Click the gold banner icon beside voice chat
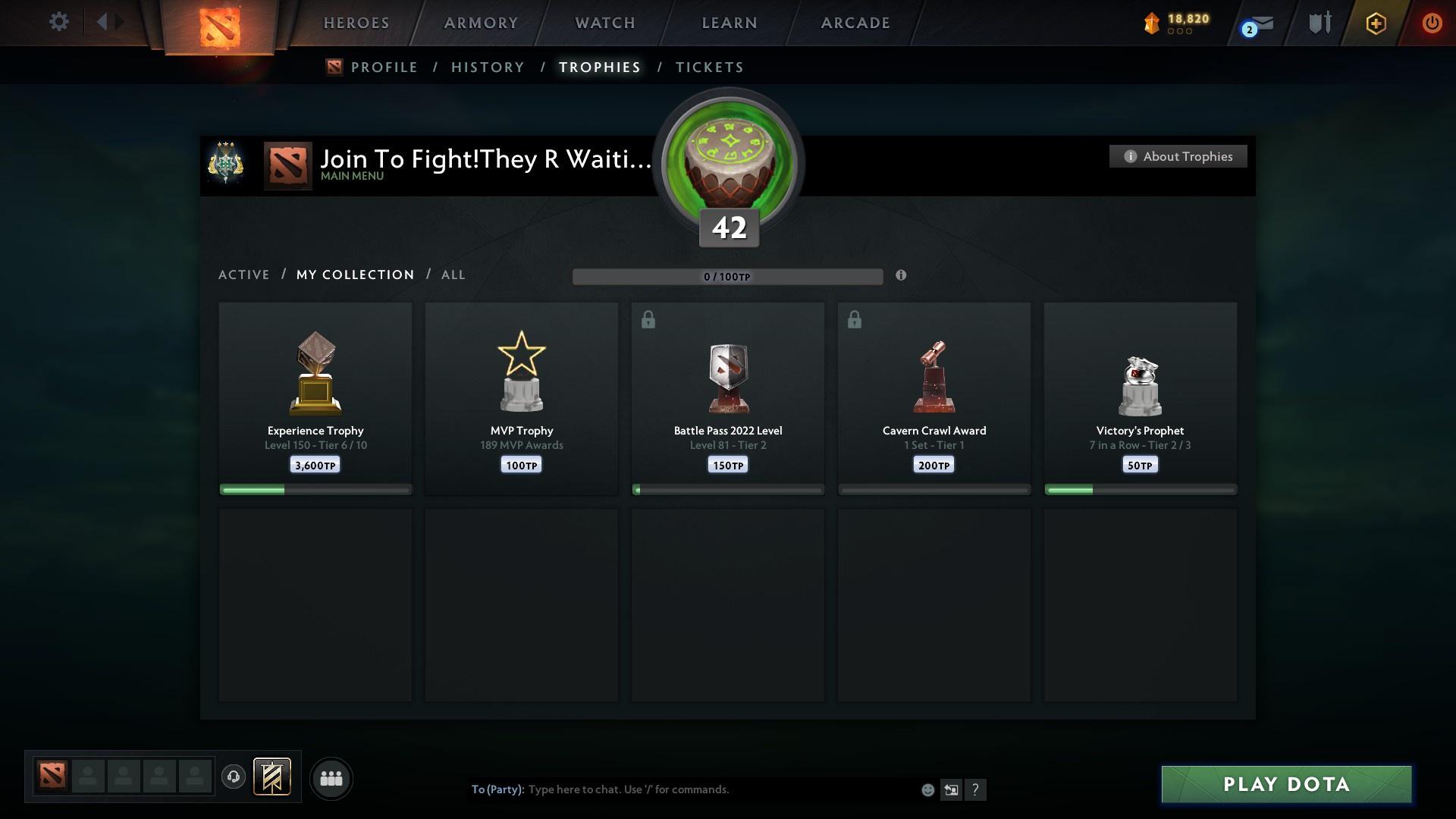The image size is (1456, 819). pos(273,778)
